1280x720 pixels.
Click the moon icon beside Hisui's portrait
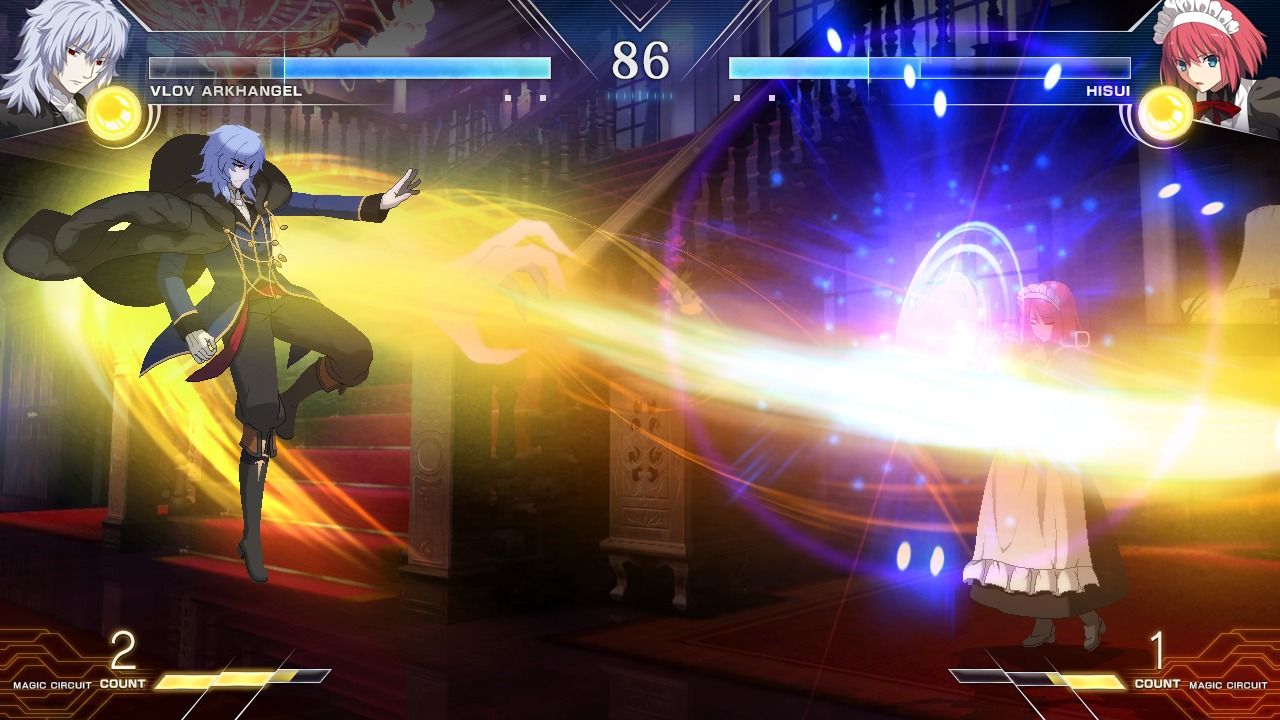tap(1165, 113)
